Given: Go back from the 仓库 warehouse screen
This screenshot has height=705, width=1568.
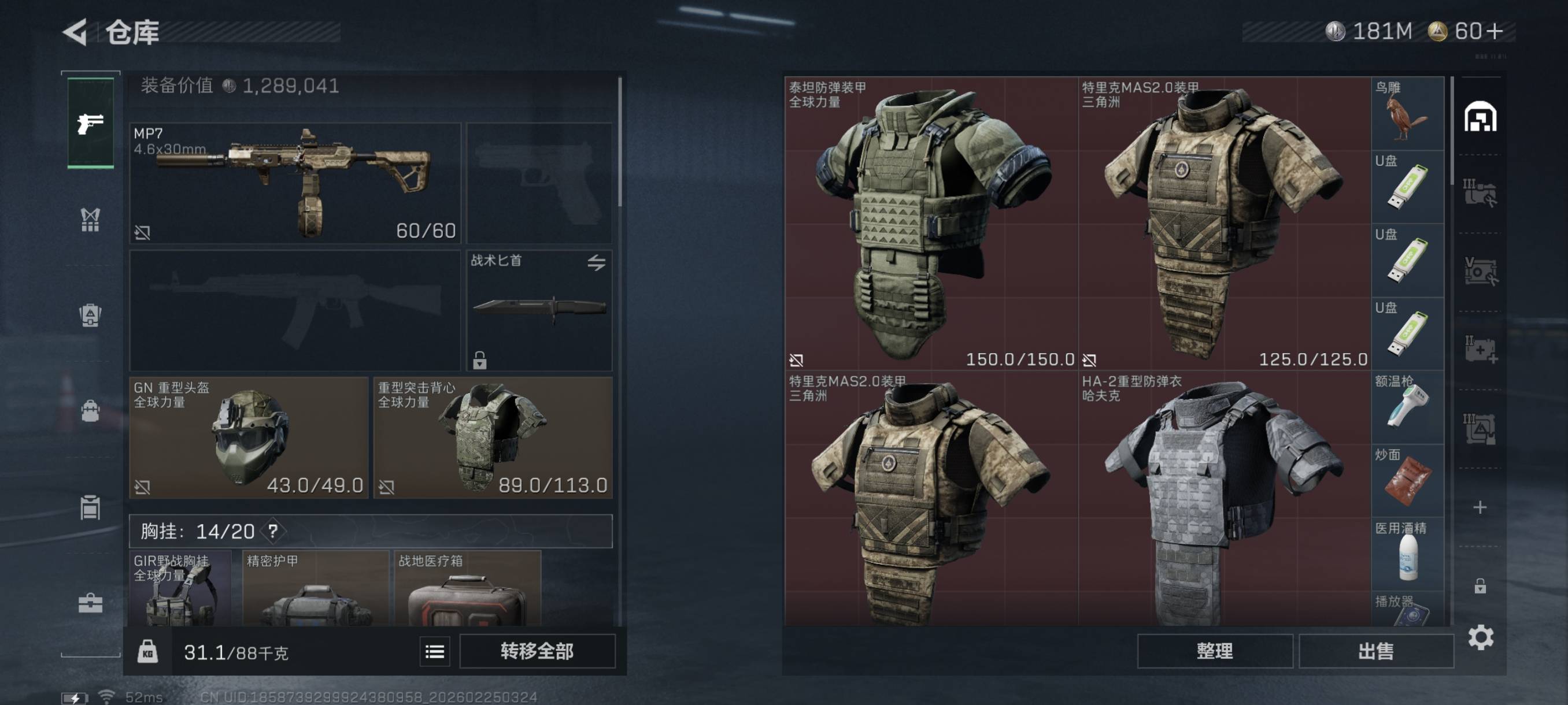Looking at the screenshot, I should point(77,32).
